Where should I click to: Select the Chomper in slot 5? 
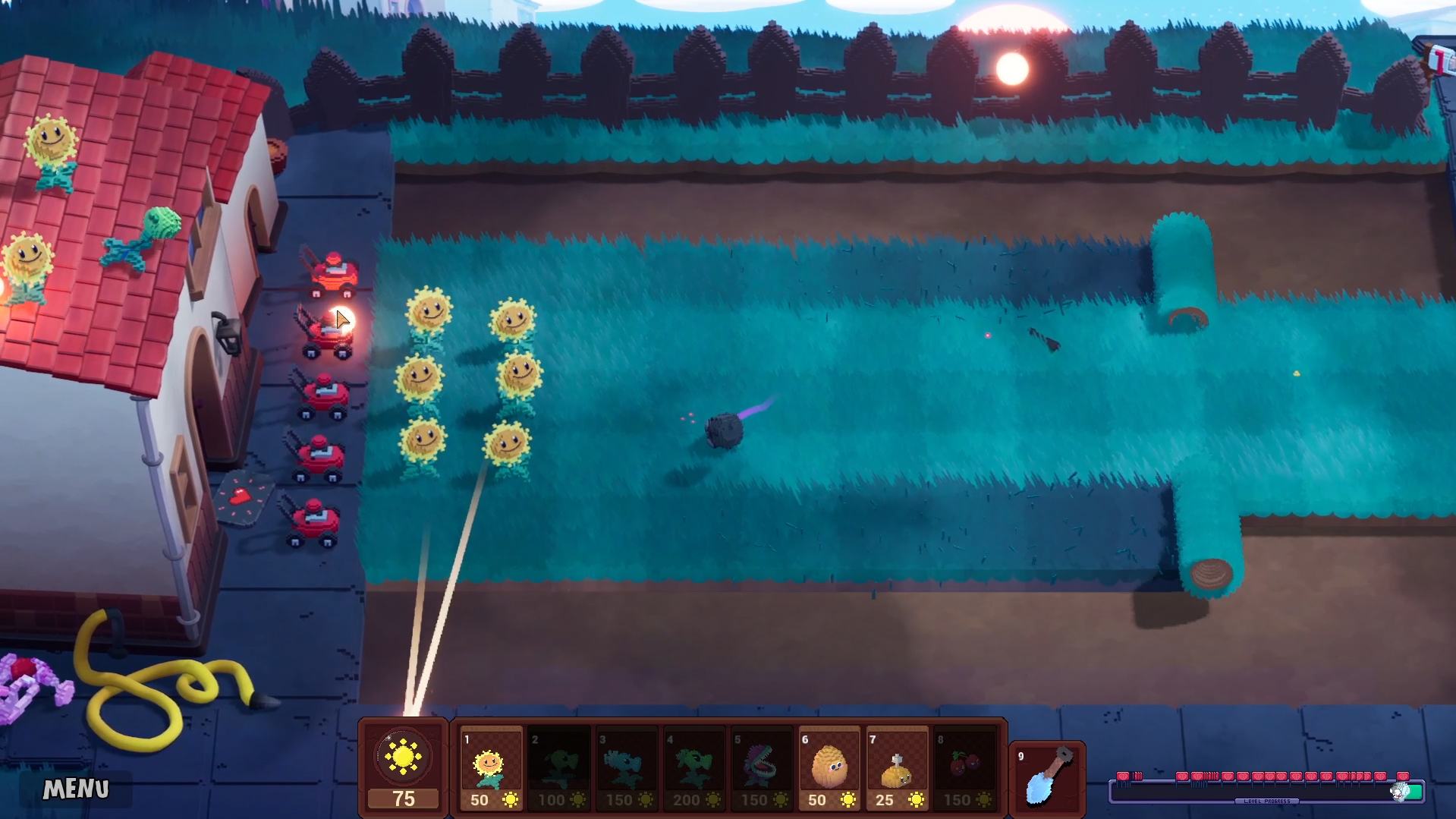click(760, 767)
